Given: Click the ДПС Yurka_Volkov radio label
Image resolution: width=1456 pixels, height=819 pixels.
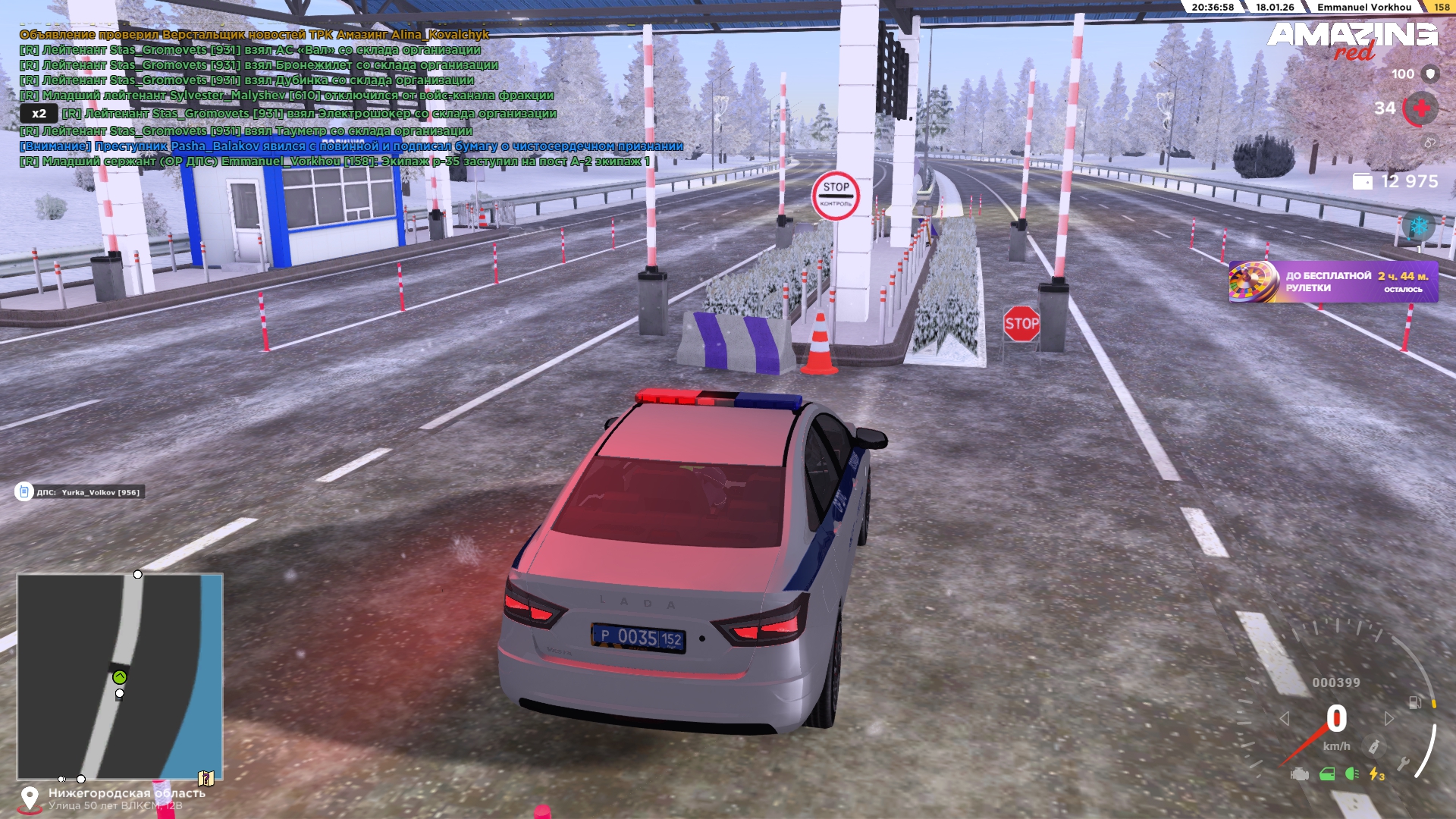Looking at the screenshot, I should 80,492.
